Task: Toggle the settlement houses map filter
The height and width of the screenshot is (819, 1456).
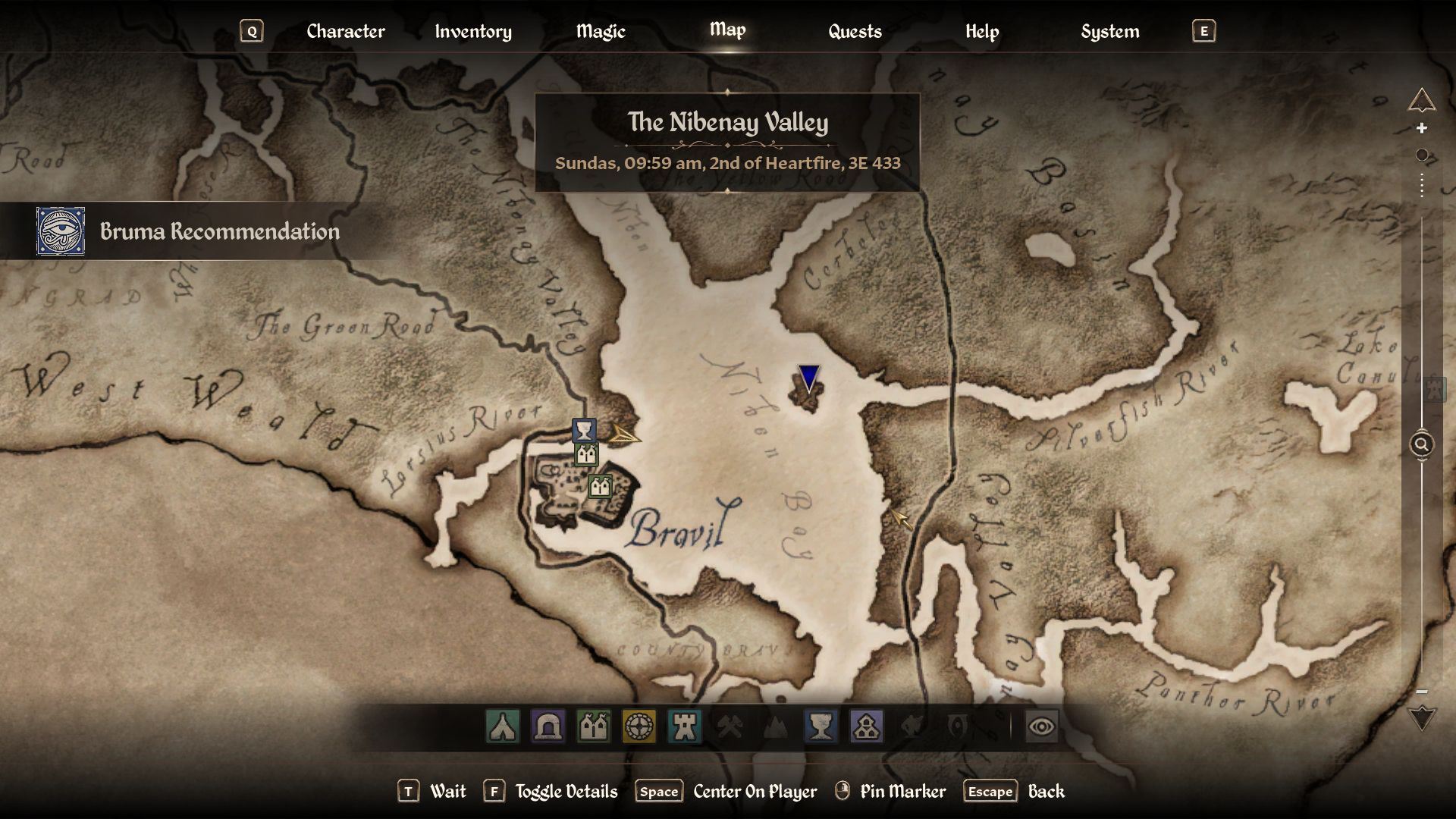Action: pyautogui.click(x=867, y=726)
